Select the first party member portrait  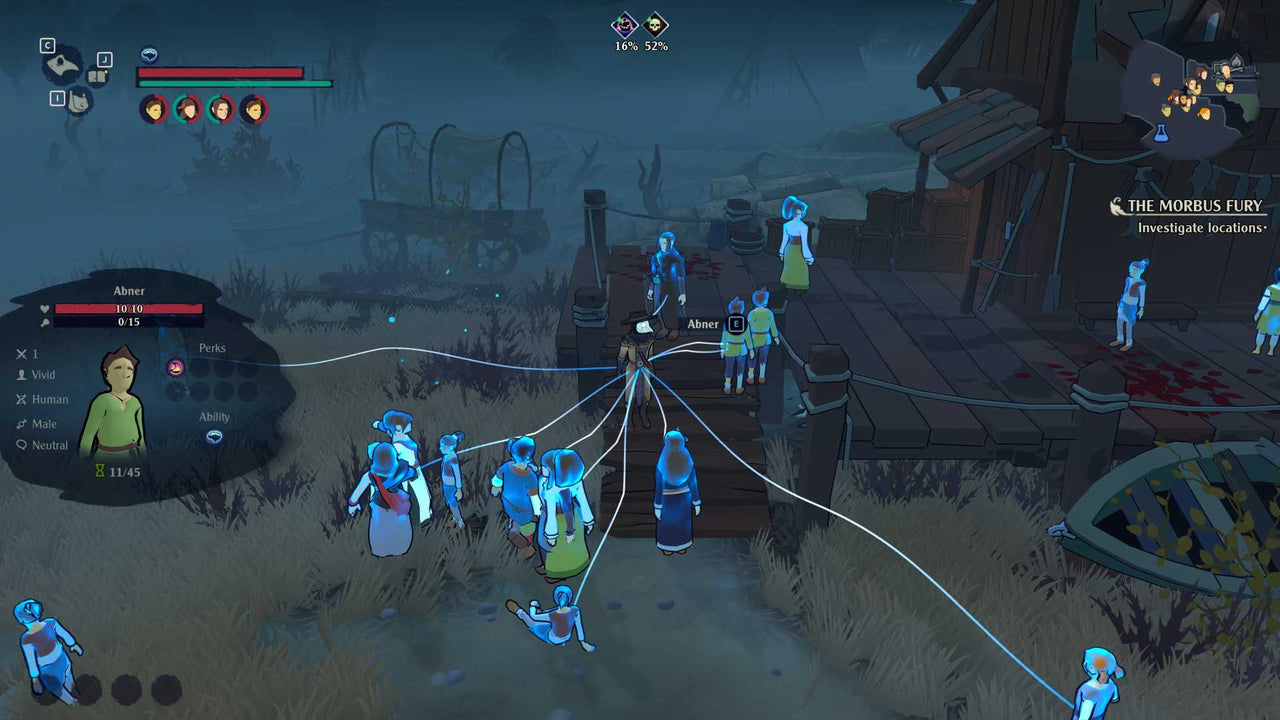(x=153, y=110)
